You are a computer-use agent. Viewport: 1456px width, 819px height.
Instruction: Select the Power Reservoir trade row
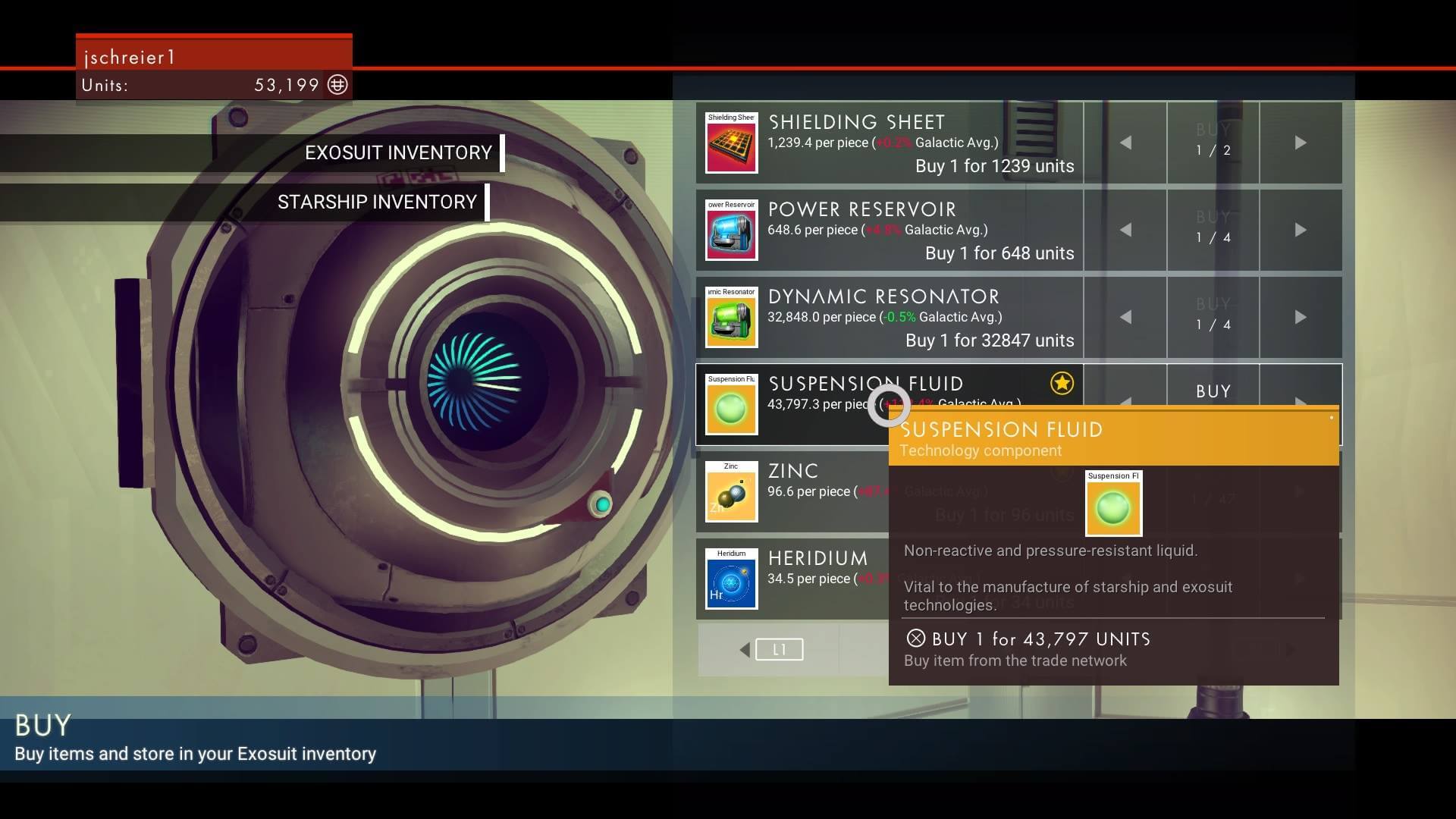(x=889, y=231)
